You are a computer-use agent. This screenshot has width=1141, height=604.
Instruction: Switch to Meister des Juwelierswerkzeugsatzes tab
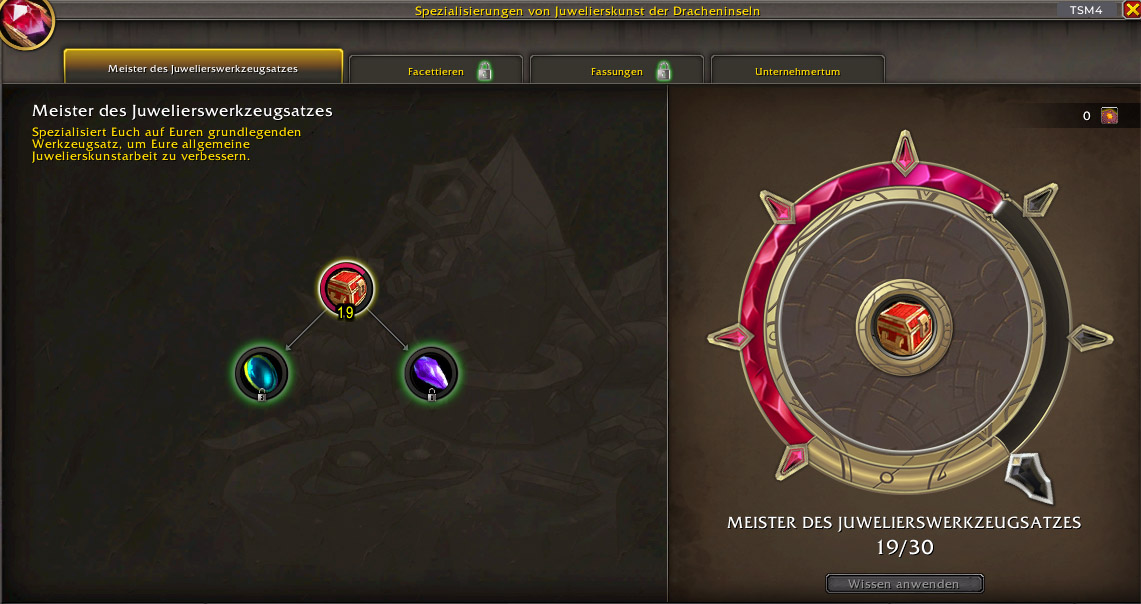203,68
